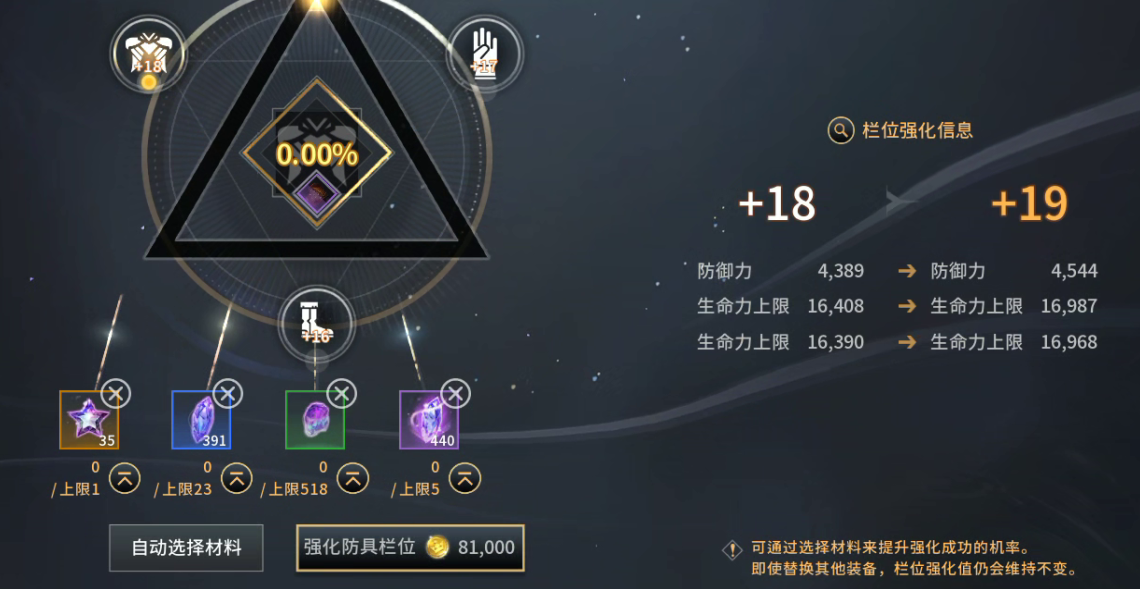Start enhancement with the 强化防具栏位 81,000 button

410,548
